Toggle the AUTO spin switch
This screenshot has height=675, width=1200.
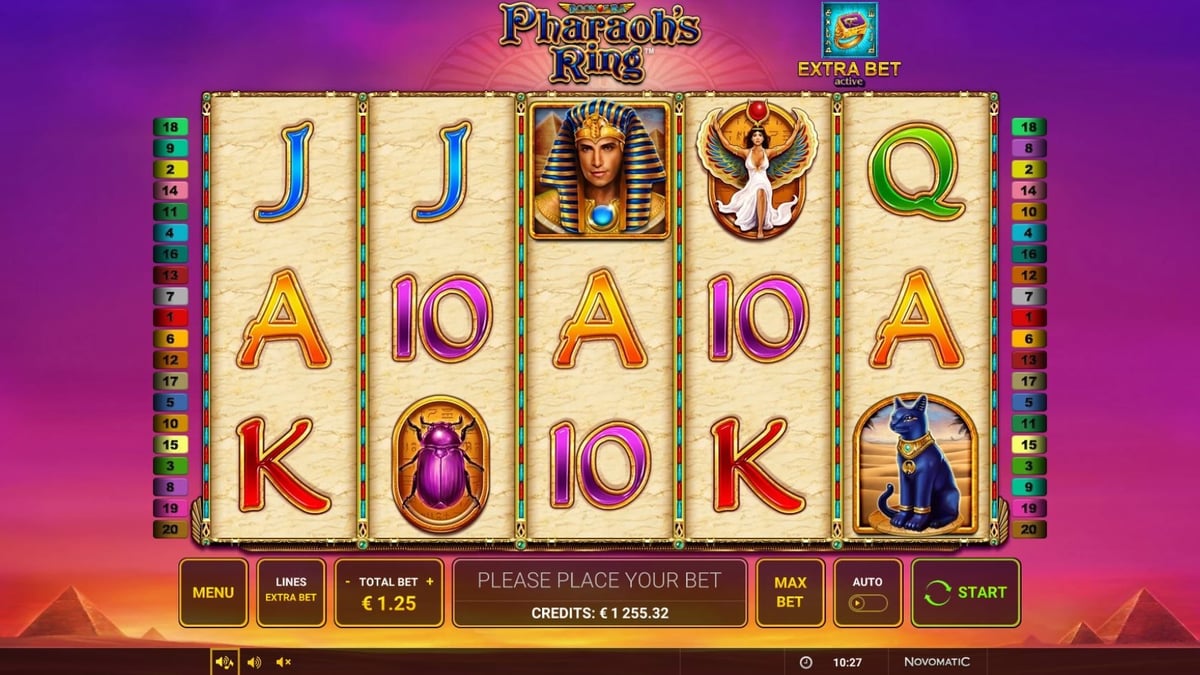click(x=867, y=603)
